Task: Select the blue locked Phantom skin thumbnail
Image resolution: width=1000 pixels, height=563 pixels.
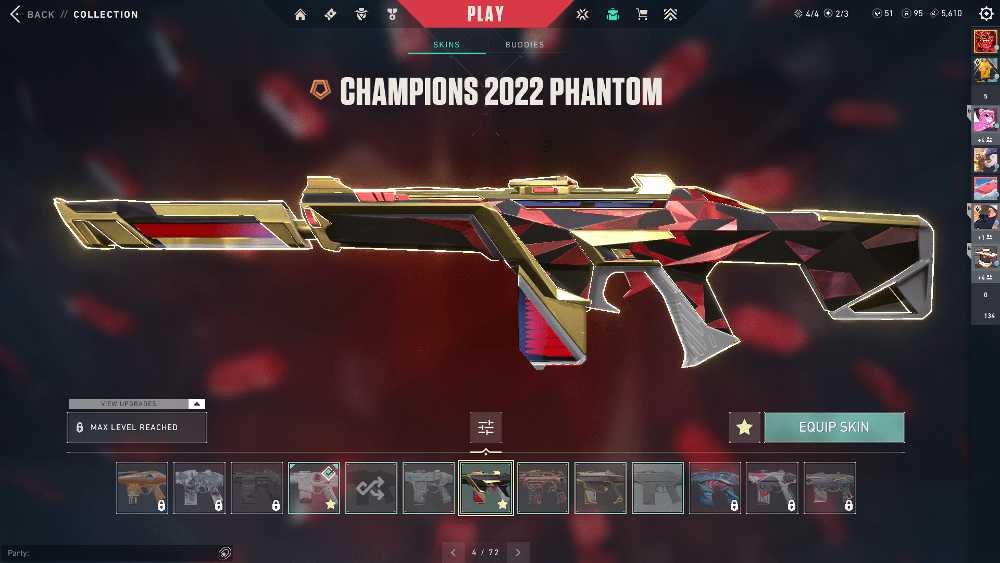Action: coord(715,488)
